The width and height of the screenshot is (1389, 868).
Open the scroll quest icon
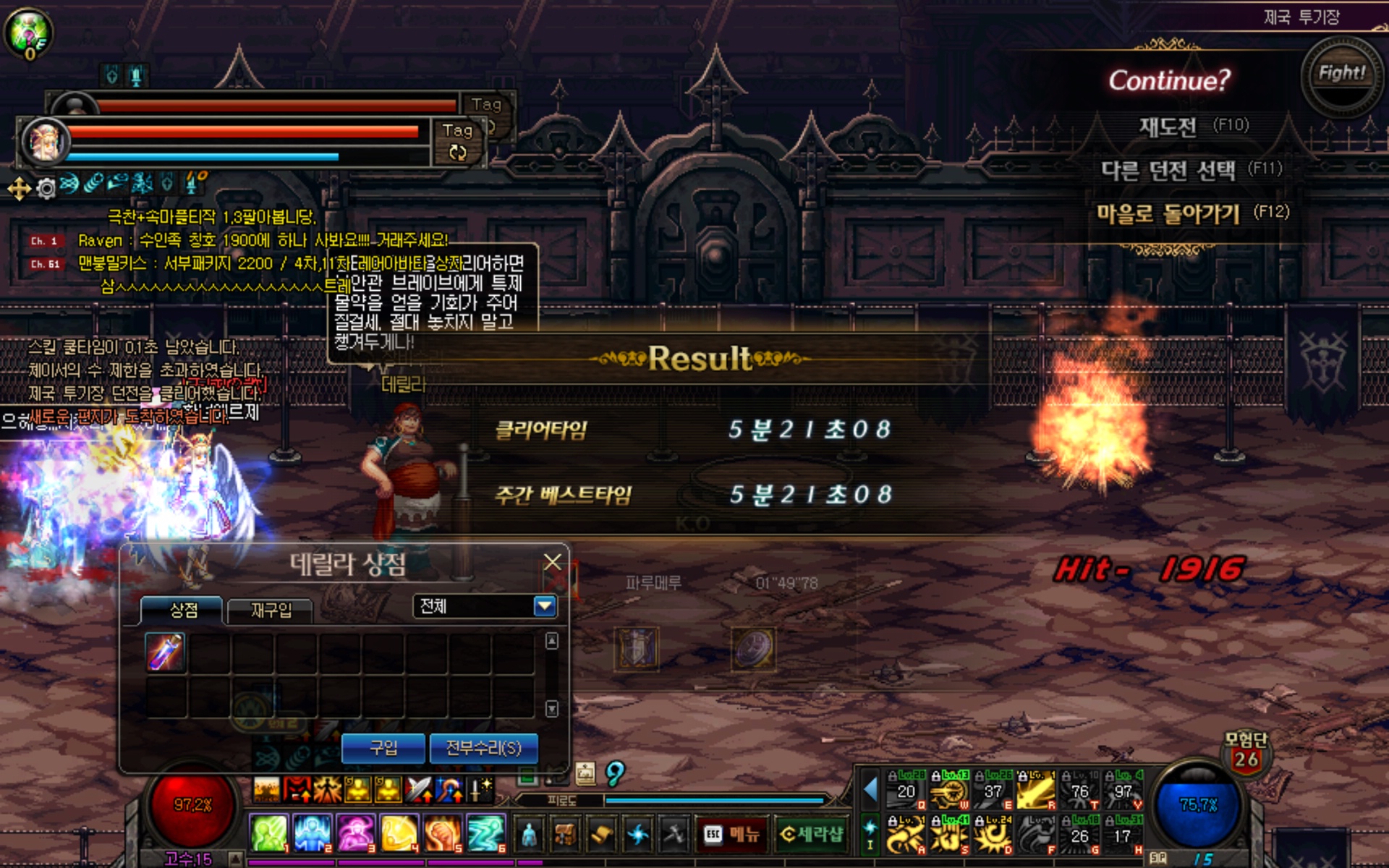point(601,835)
